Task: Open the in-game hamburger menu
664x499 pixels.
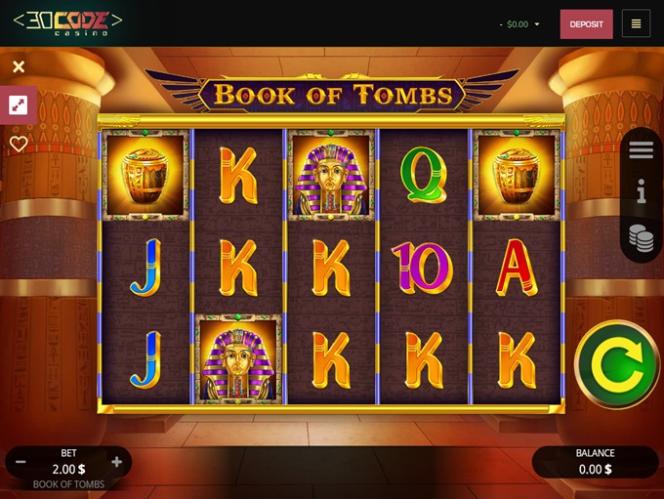Action: pyautogui.click(x=641, y=150)
